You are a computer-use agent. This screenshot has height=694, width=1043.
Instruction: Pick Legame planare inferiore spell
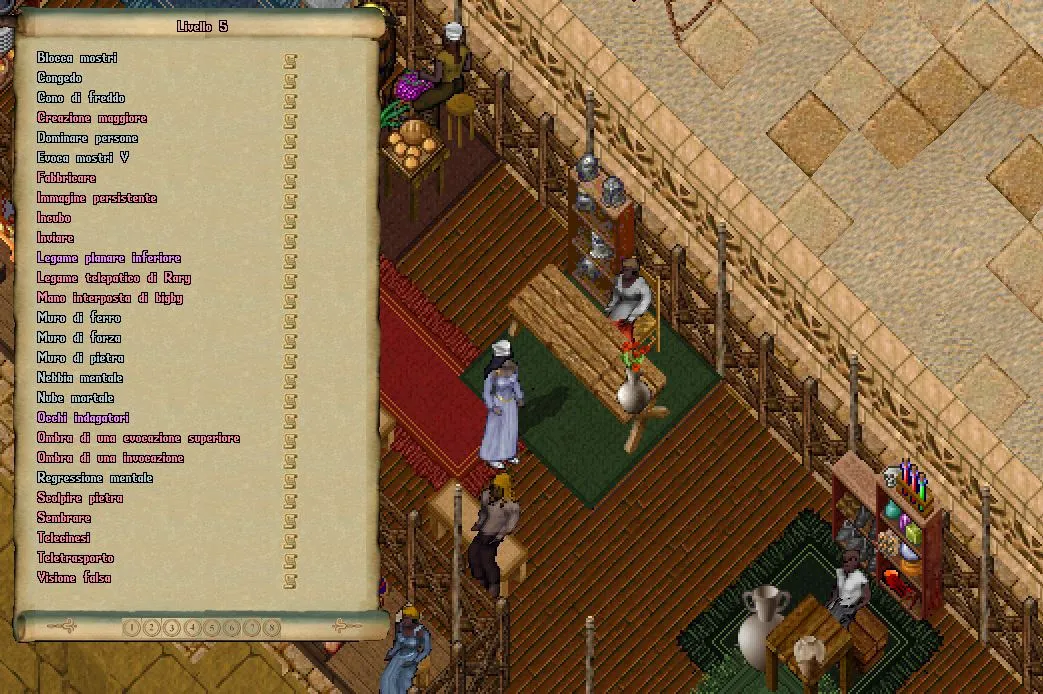click(109, 258)
